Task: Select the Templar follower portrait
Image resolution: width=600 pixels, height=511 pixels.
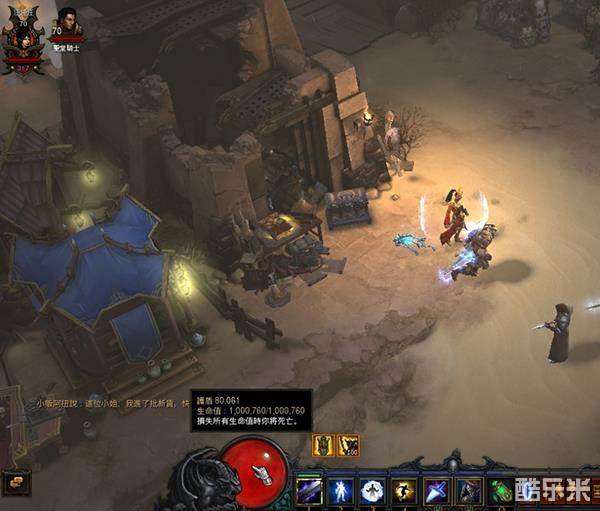Action: (68, 22)
